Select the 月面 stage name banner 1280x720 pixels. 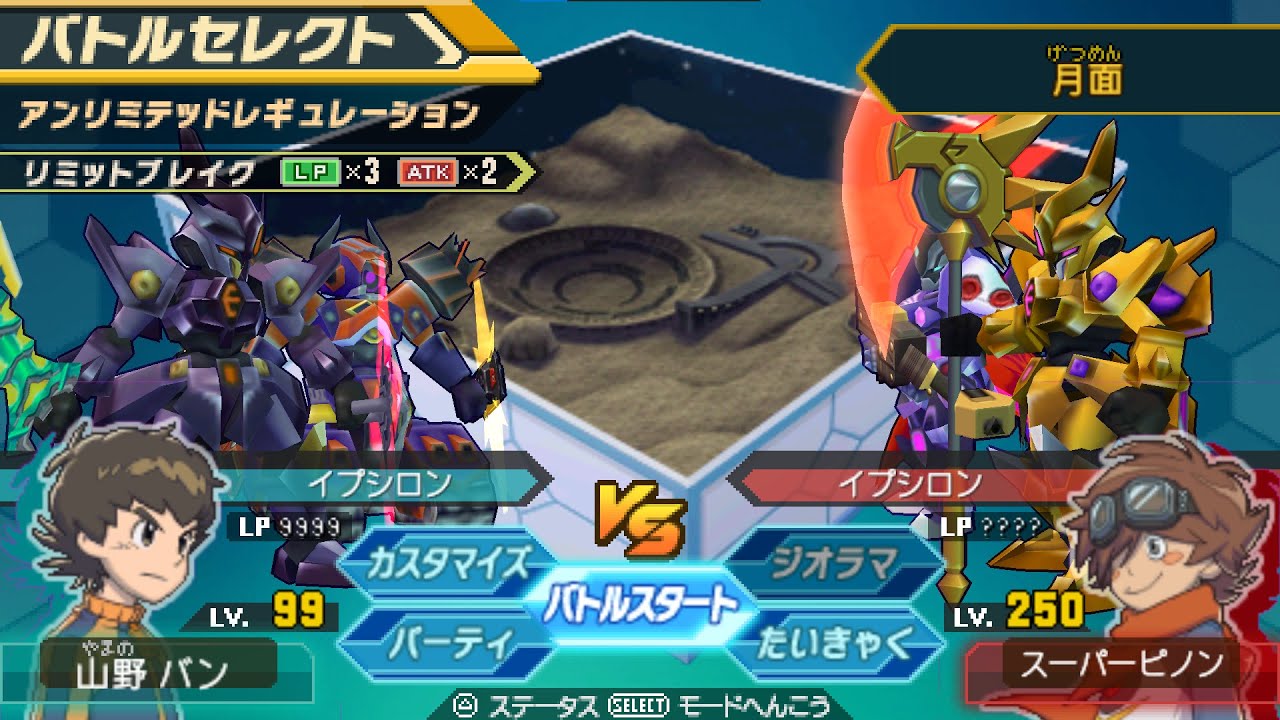pyautogui.click(x=1085, y=75)
